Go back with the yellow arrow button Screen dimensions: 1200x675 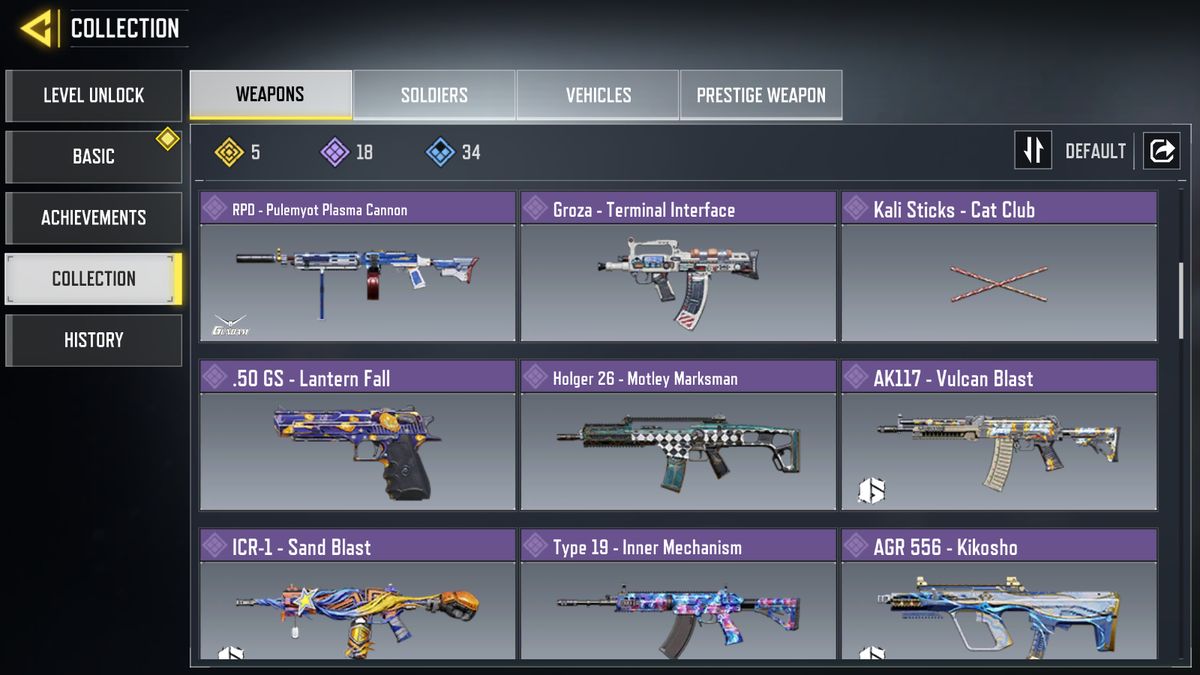pyautogui.click(x=37, y=28)
